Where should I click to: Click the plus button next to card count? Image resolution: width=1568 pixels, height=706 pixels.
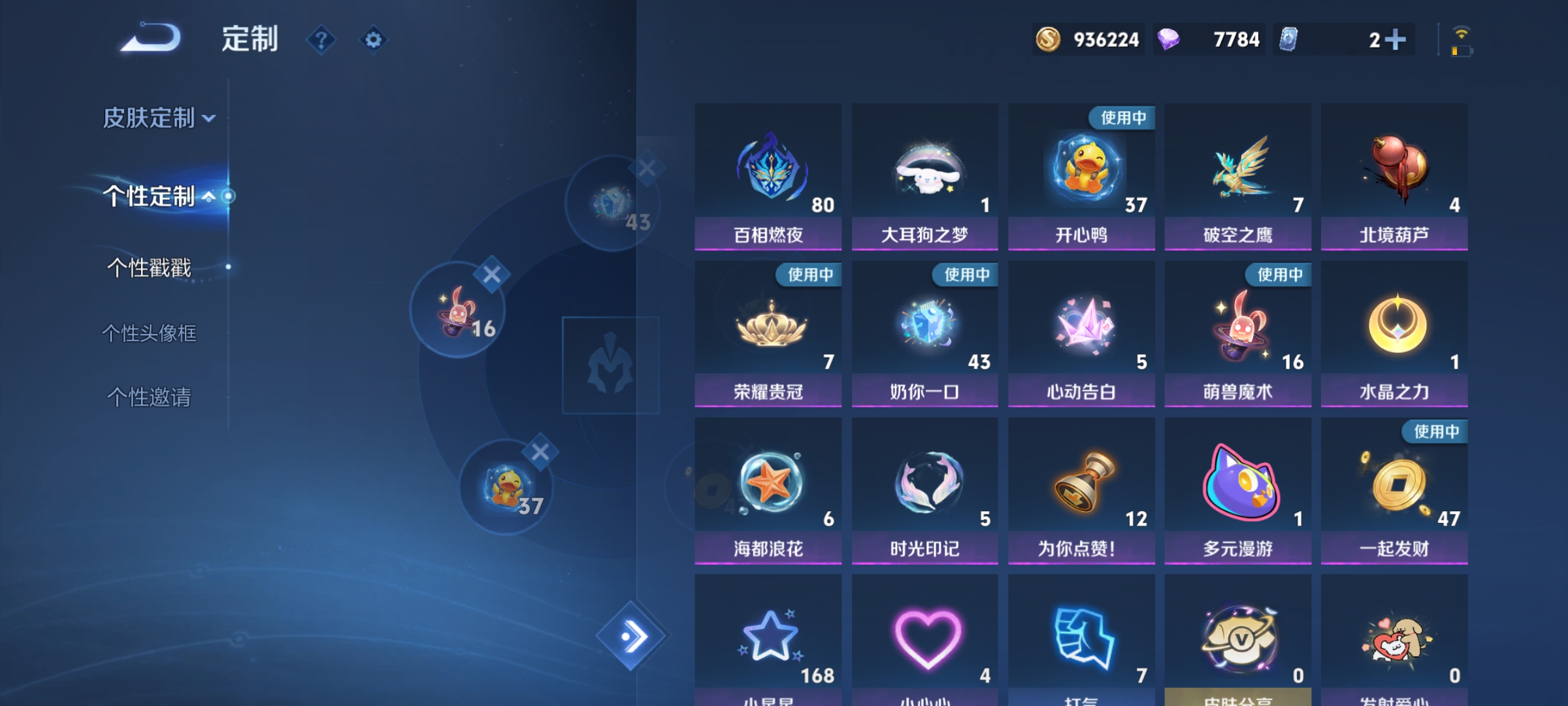click(x=1395, y=39)
